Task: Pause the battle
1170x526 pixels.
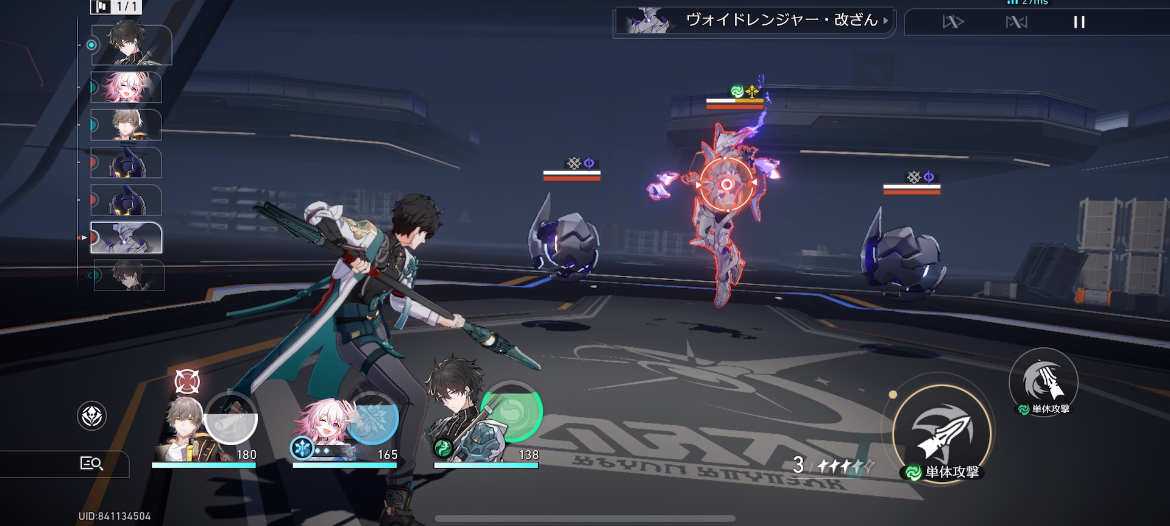Action: [x=1079, y=22]
